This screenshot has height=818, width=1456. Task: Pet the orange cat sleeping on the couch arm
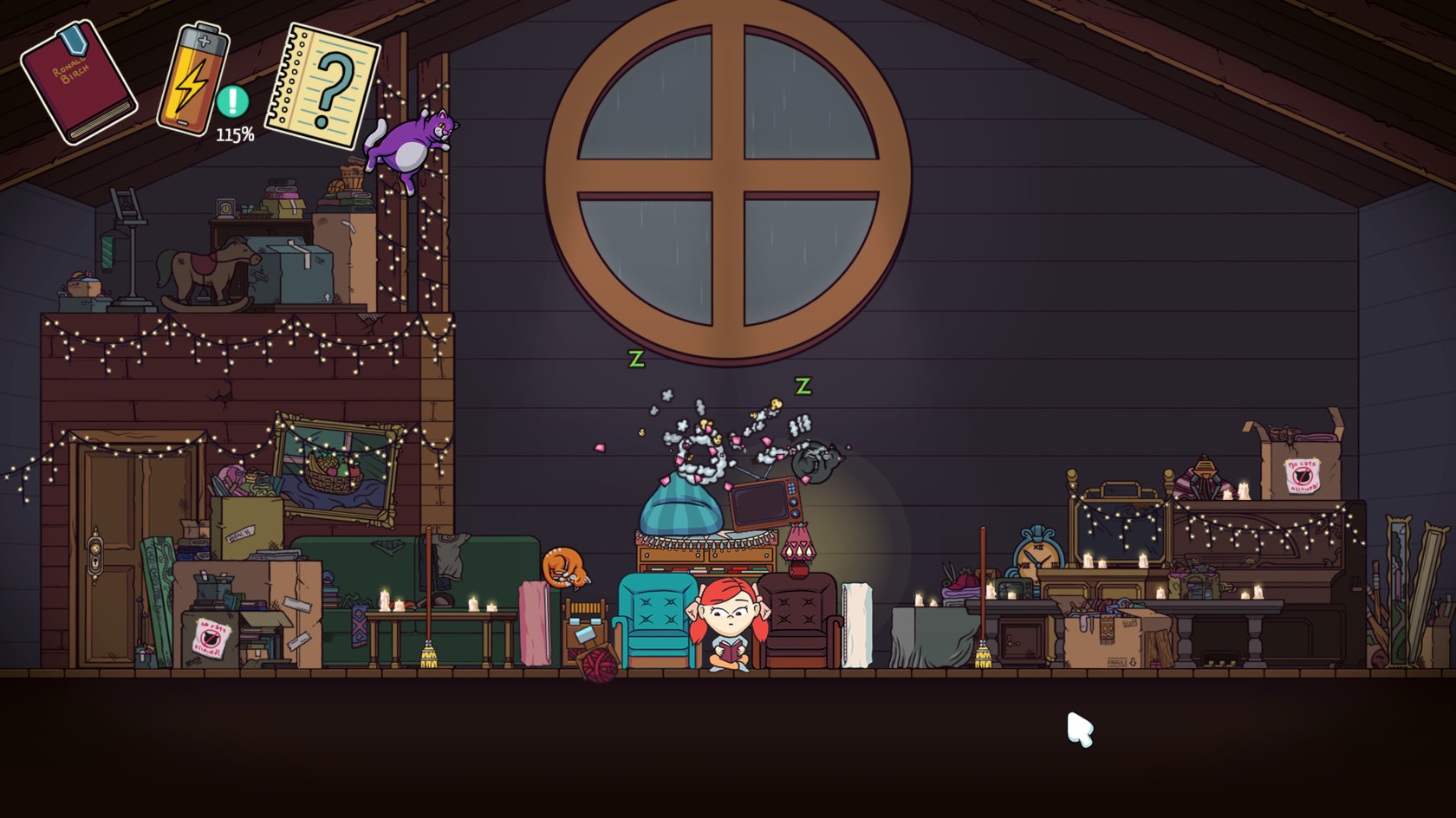(x=564, y=564)
